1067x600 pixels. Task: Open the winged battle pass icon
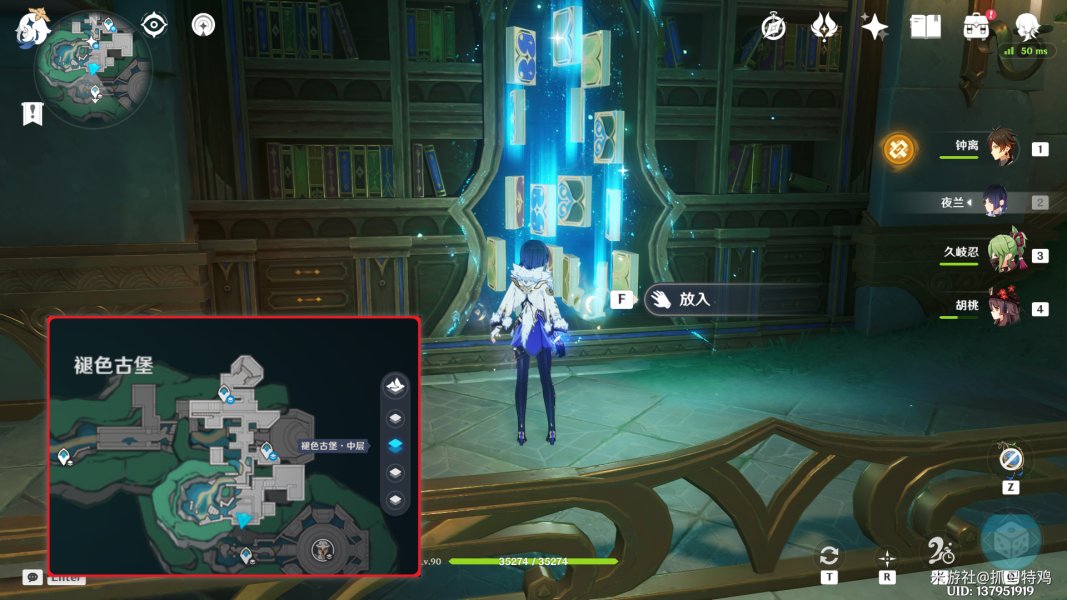click(824, 27)
